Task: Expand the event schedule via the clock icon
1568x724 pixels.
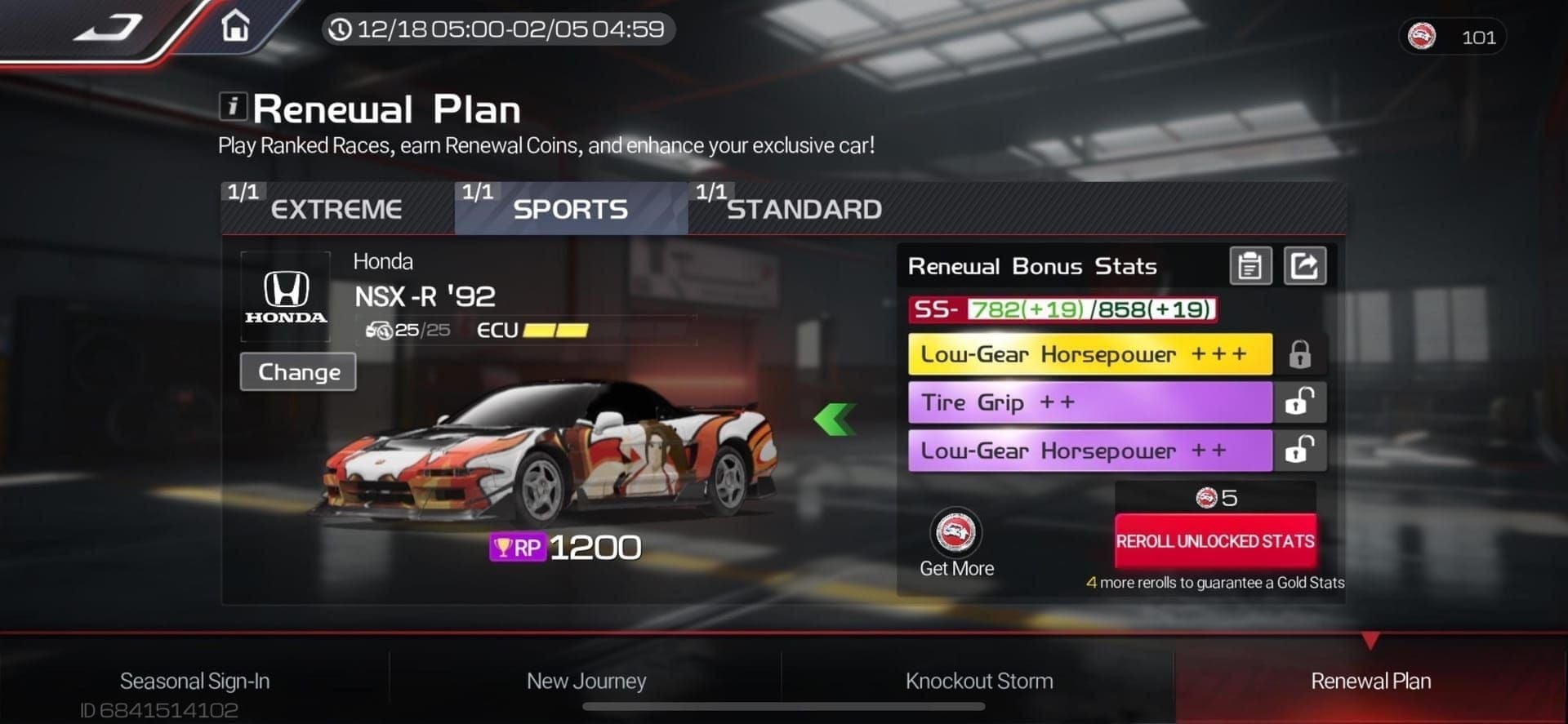Action: click(x=341, y=29)
